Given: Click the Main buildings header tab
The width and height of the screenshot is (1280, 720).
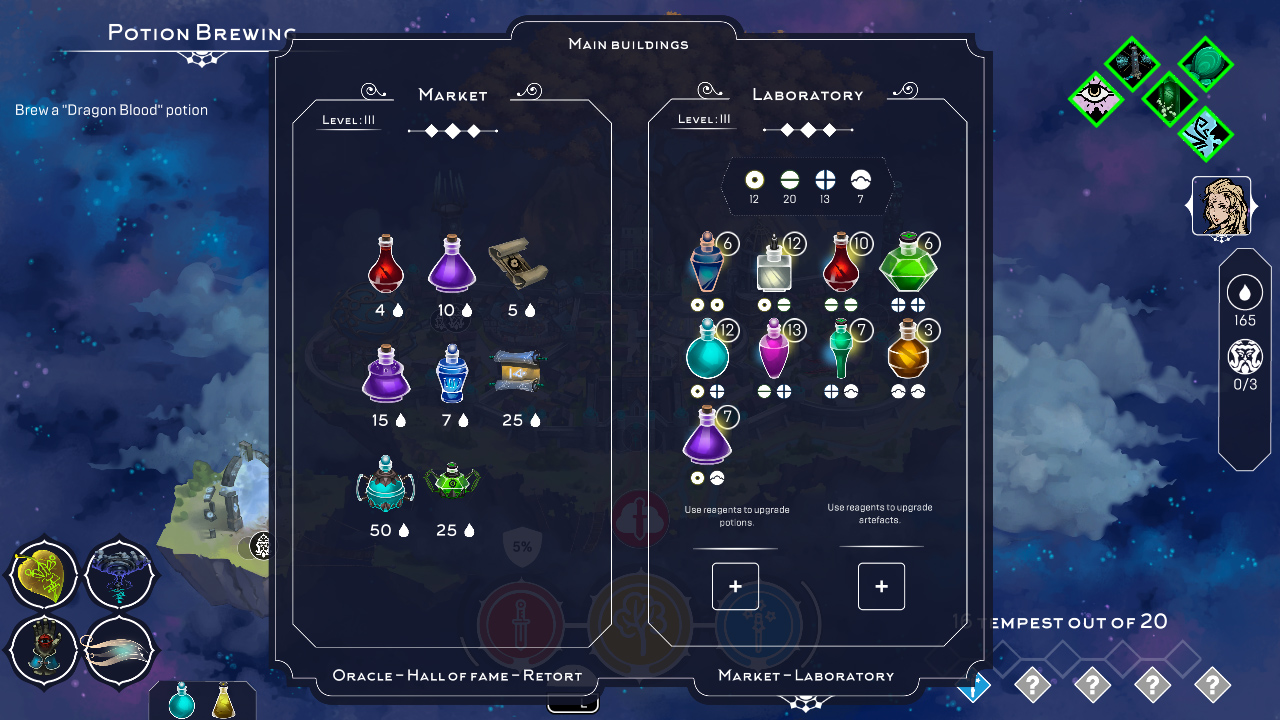Looking at the screenshot, I should (628, 44).
